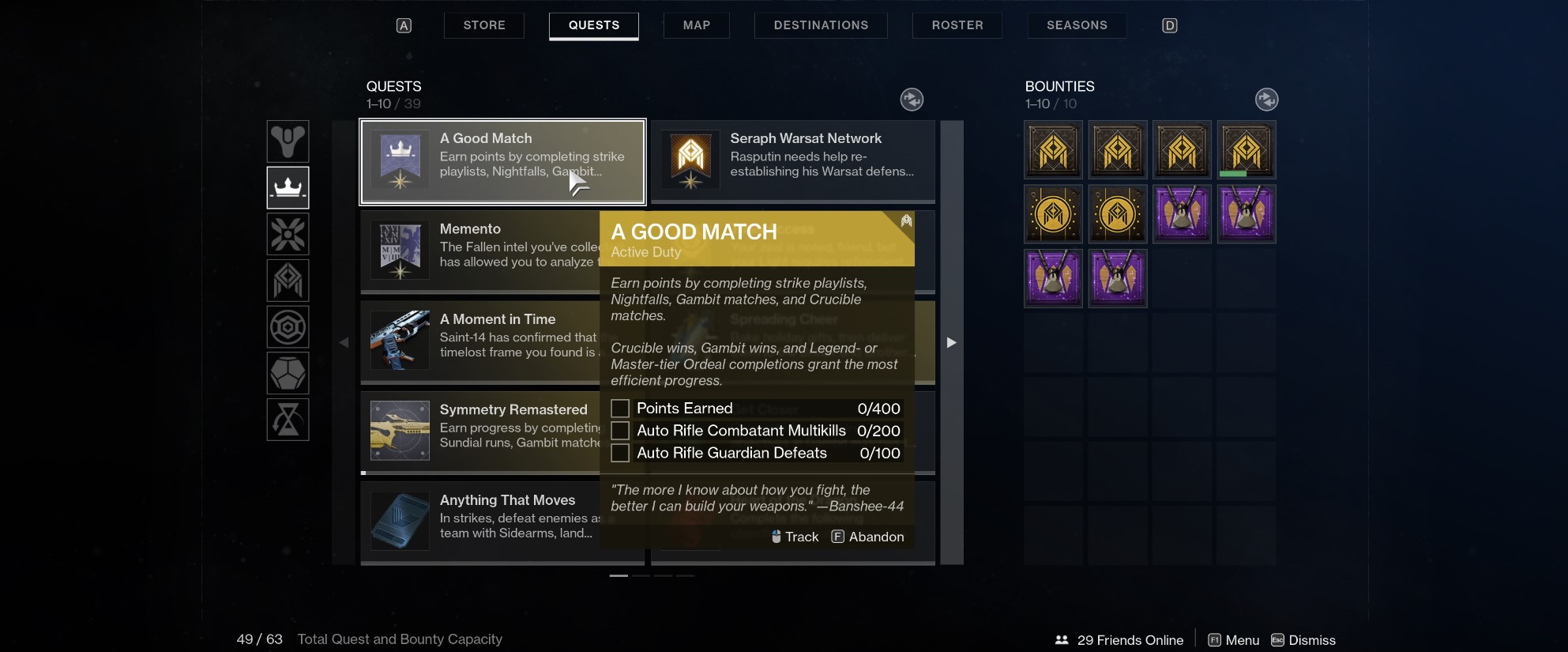This screenshot has width=1568, height=652.
Task: Check the Points Earned objective checkbox
Action: tap(621, 408)
